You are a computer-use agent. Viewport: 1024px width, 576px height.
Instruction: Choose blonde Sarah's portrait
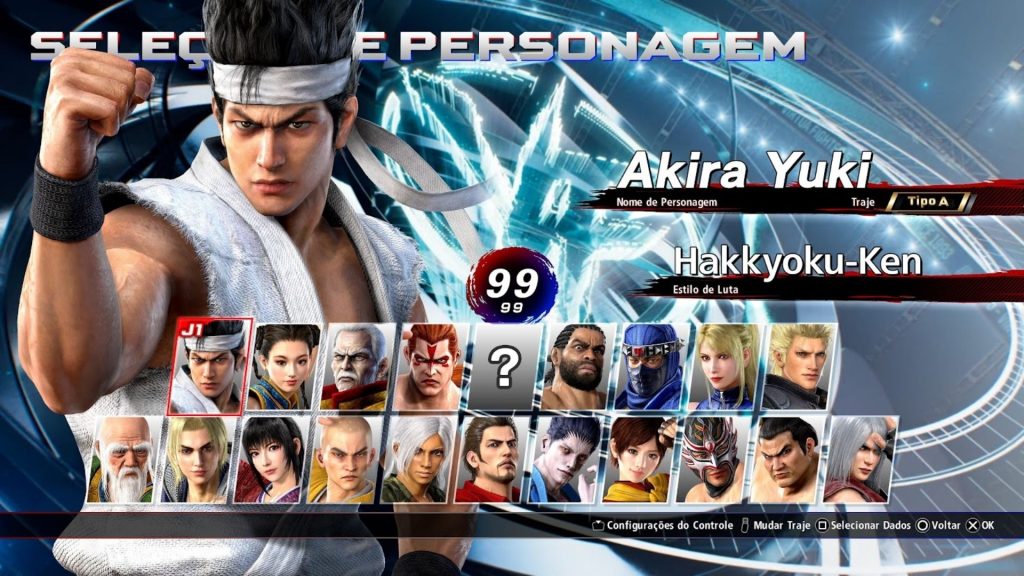[x=726, y=367]
